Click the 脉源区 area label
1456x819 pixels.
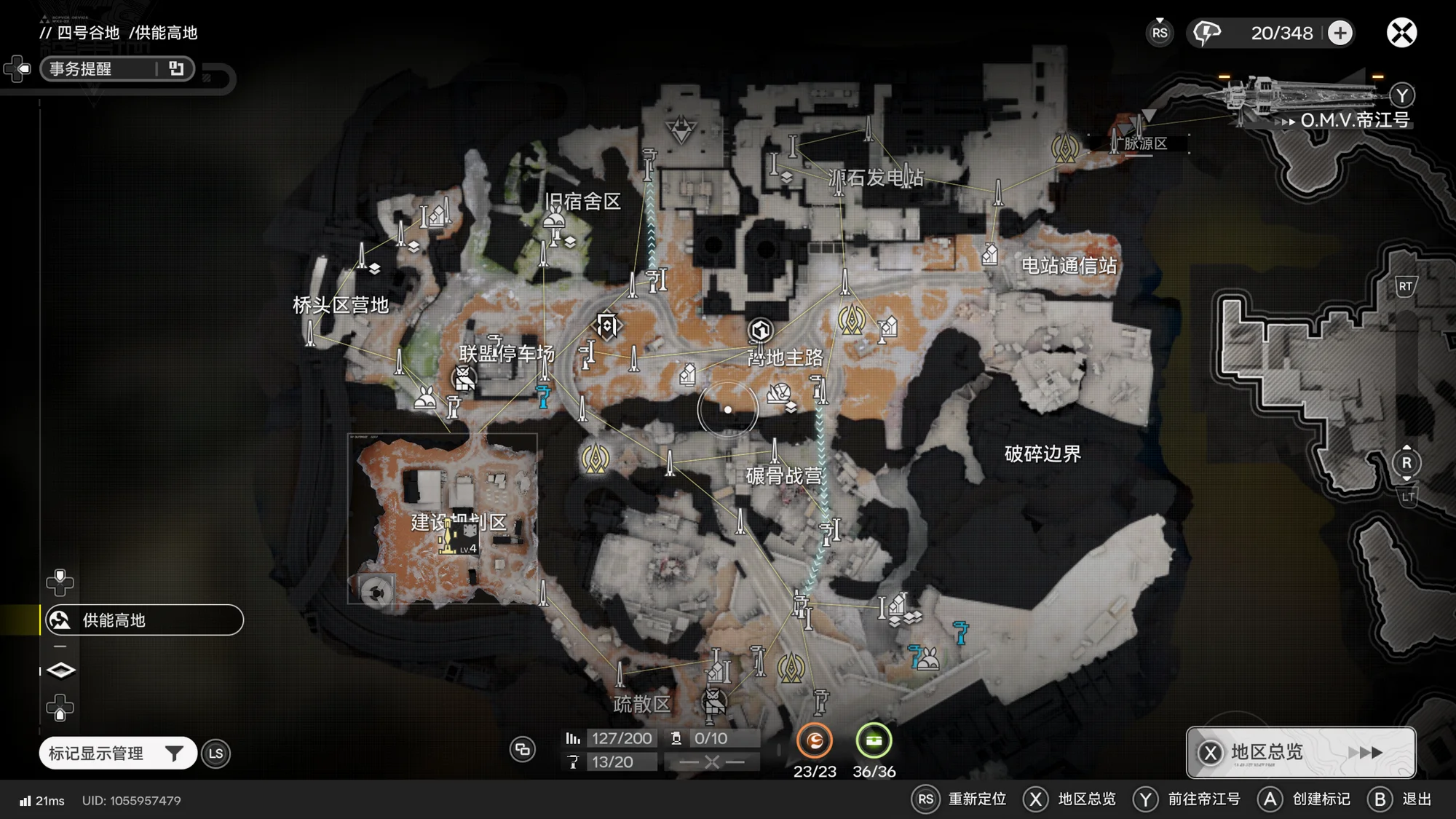(1145, 143)
